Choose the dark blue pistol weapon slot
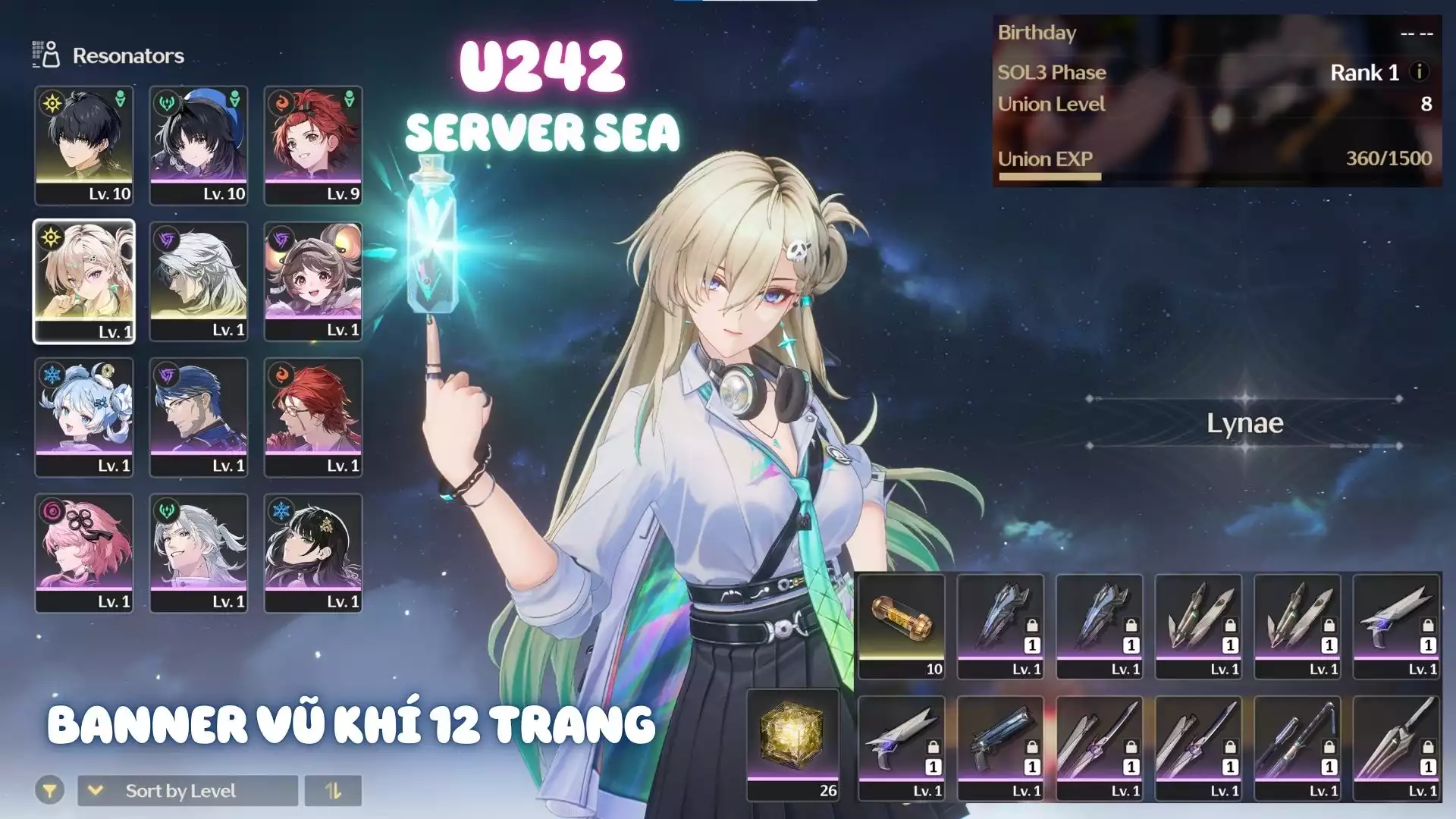This screenshot has width=1456, height=819. tap(1000, 747)
